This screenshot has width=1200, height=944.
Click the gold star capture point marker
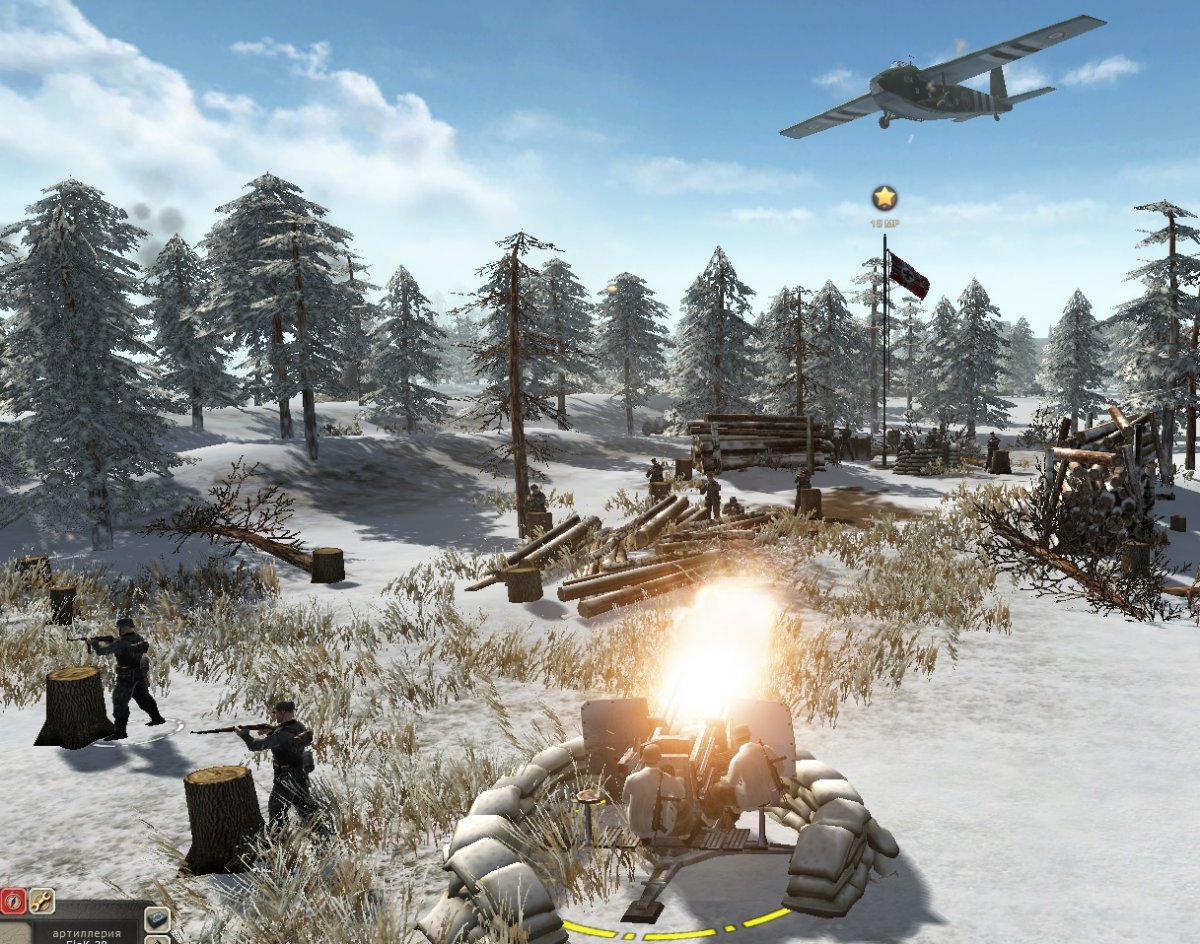884,197
